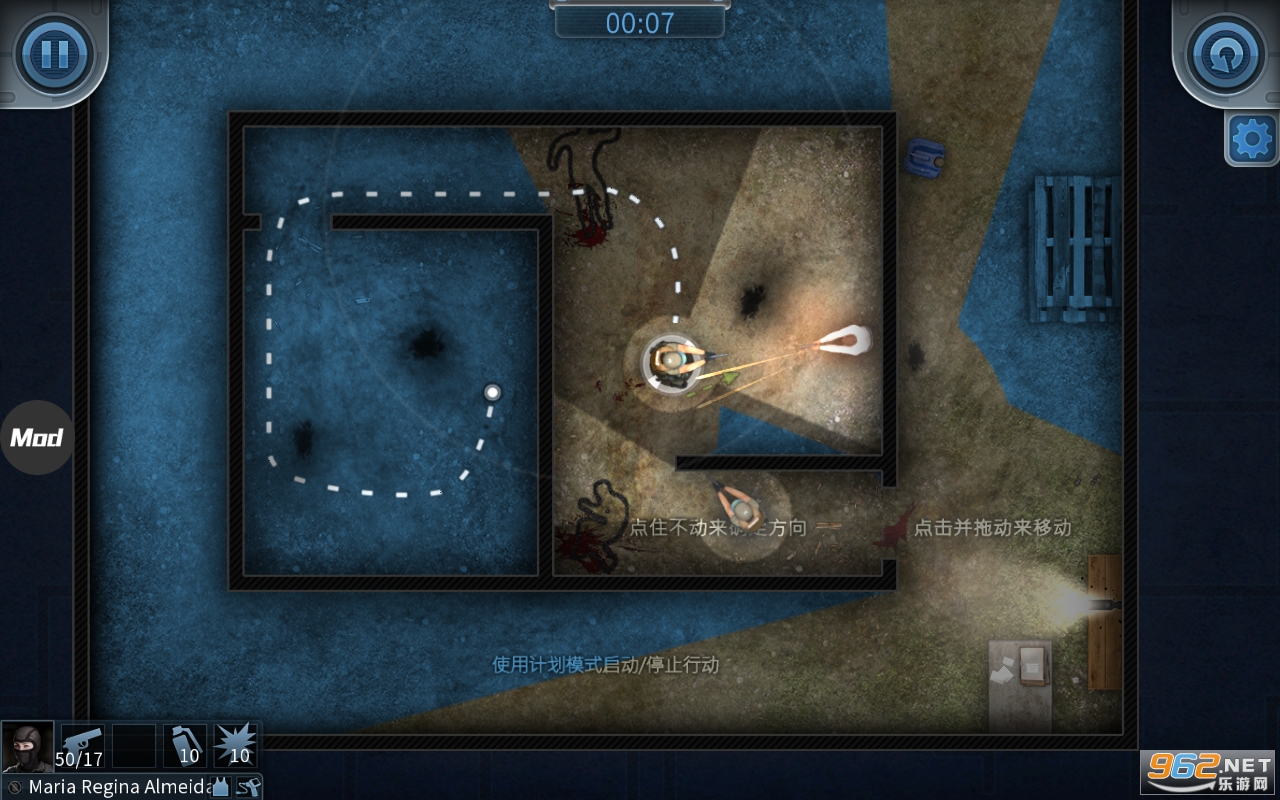Image resolution: width=1280 pixels, height=800 pixels.
Task: Pause the mission with the pause button
Action: 54,51
